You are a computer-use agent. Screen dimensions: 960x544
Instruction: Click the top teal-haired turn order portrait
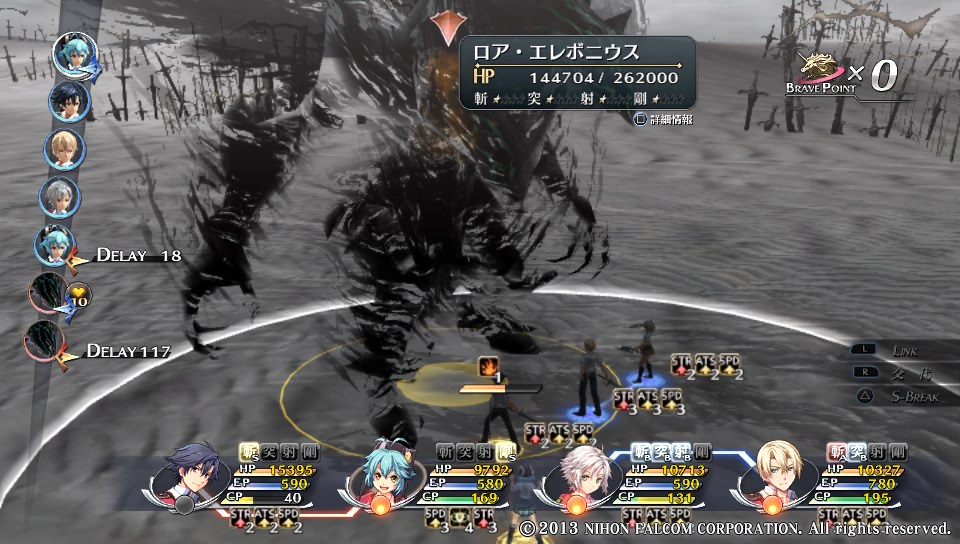click(74, 55)
